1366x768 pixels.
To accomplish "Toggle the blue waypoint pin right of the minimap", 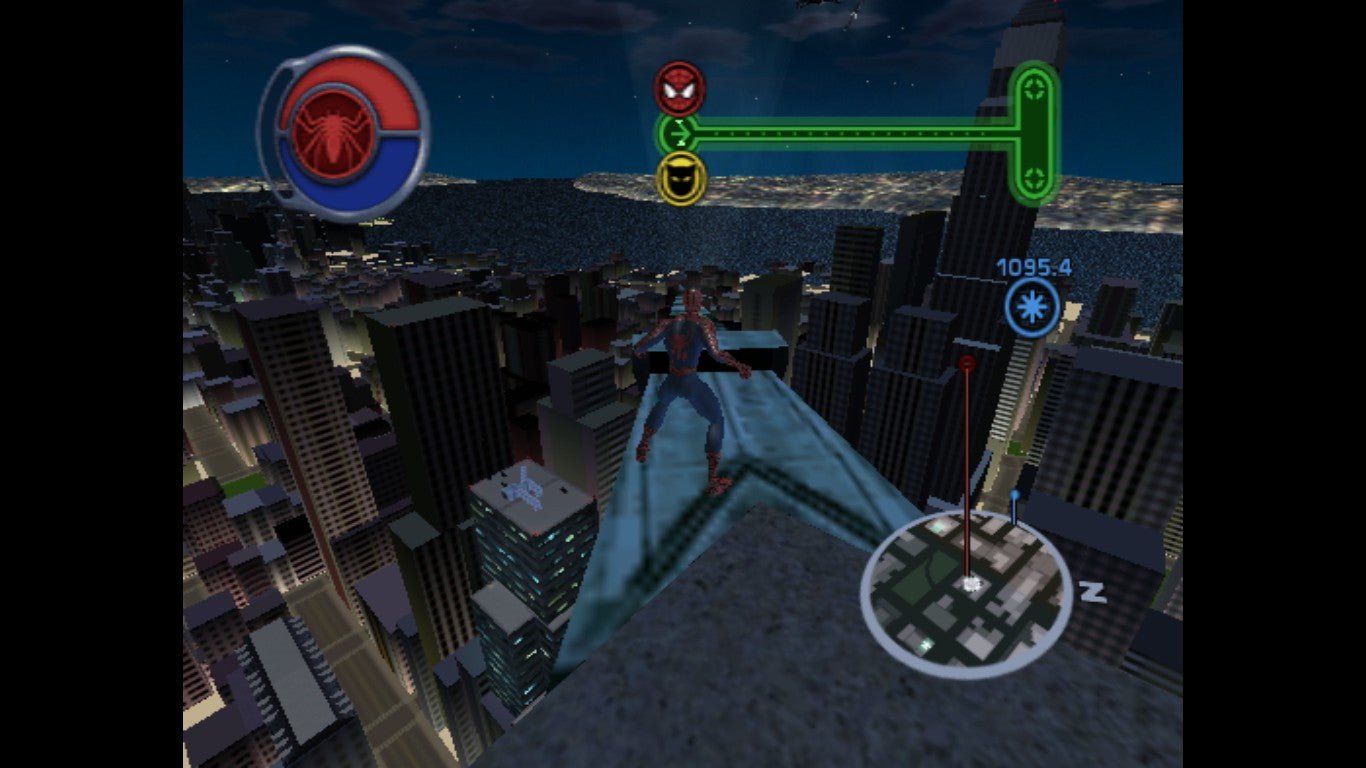I will coord(1013,494).
